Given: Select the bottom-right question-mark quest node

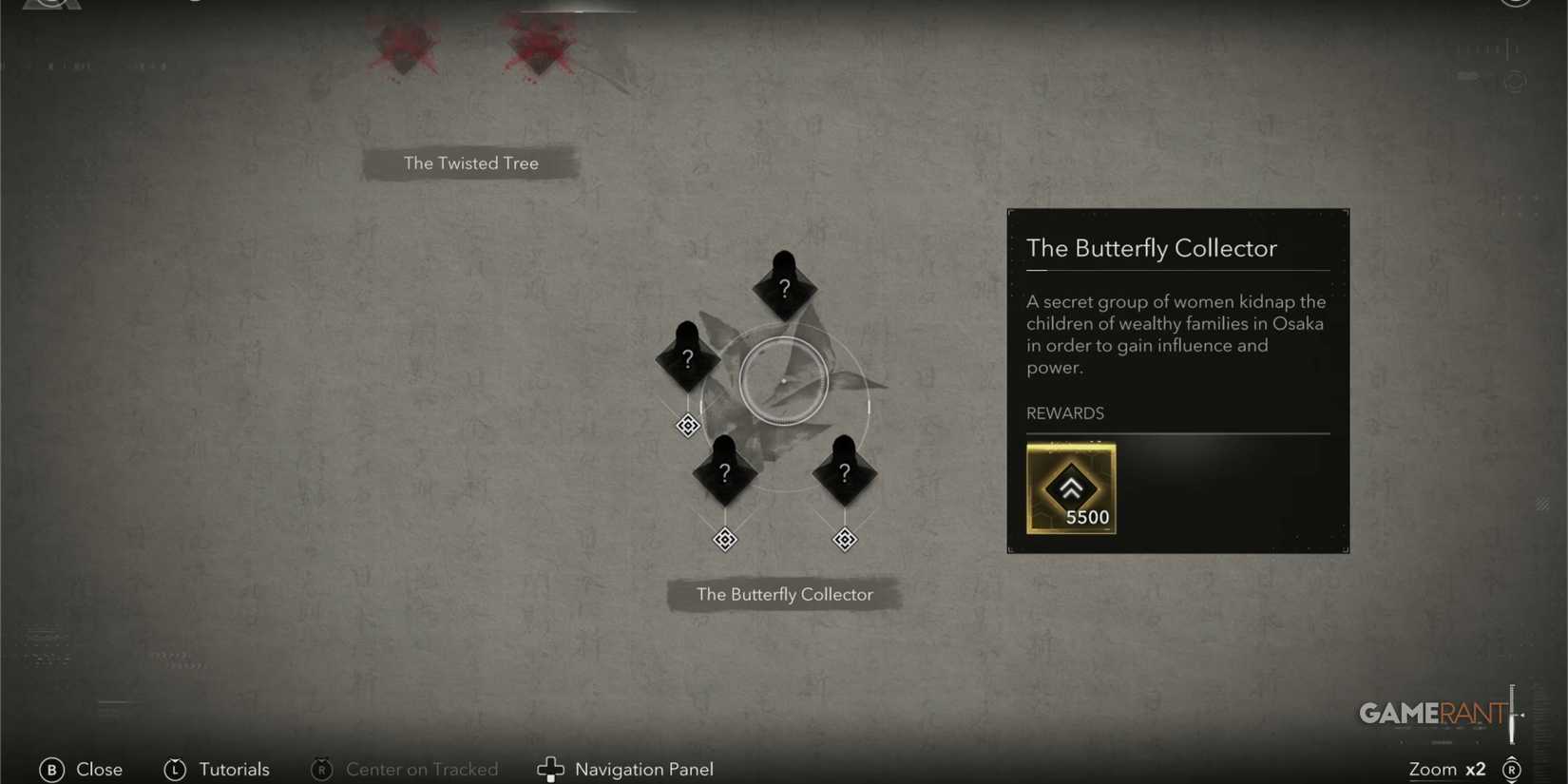Looking at the screenshot, I should coord(844,472).
